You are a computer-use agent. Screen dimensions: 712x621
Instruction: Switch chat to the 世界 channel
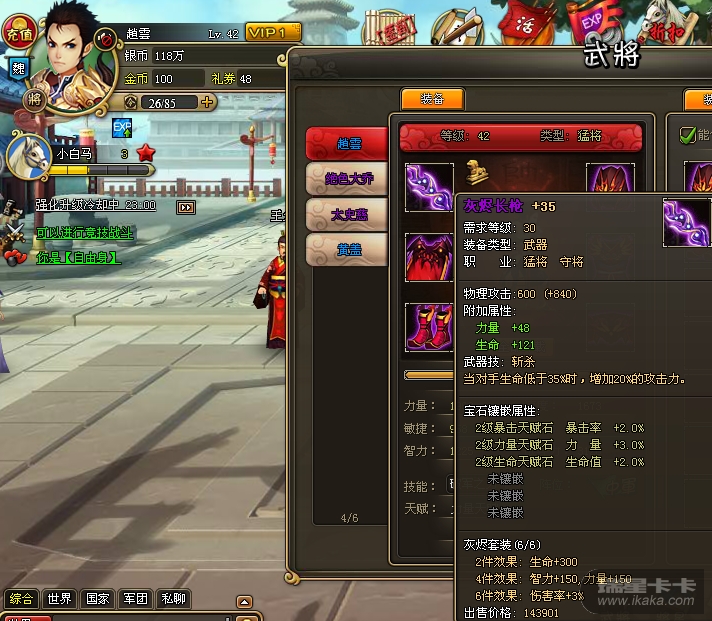point(59,599)
